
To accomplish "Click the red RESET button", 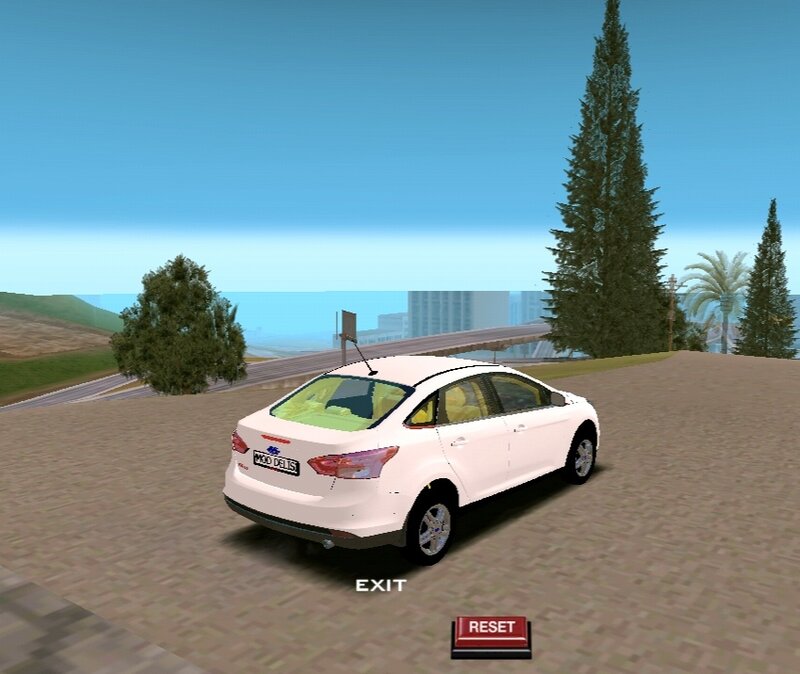I will point(491,630).
